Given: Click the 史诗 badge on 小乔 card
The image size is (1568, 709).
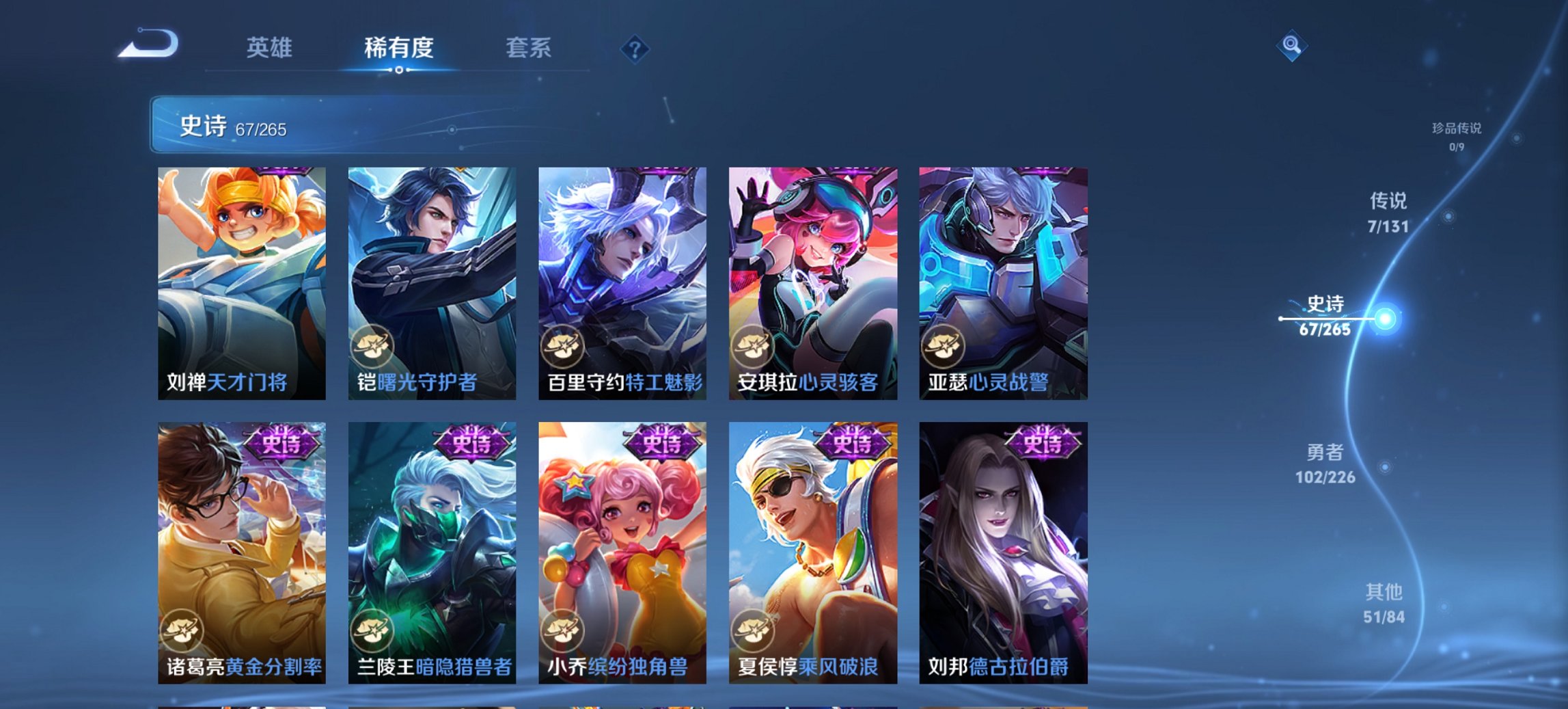Looking at the screenshot, I should [x=663, y=441].
